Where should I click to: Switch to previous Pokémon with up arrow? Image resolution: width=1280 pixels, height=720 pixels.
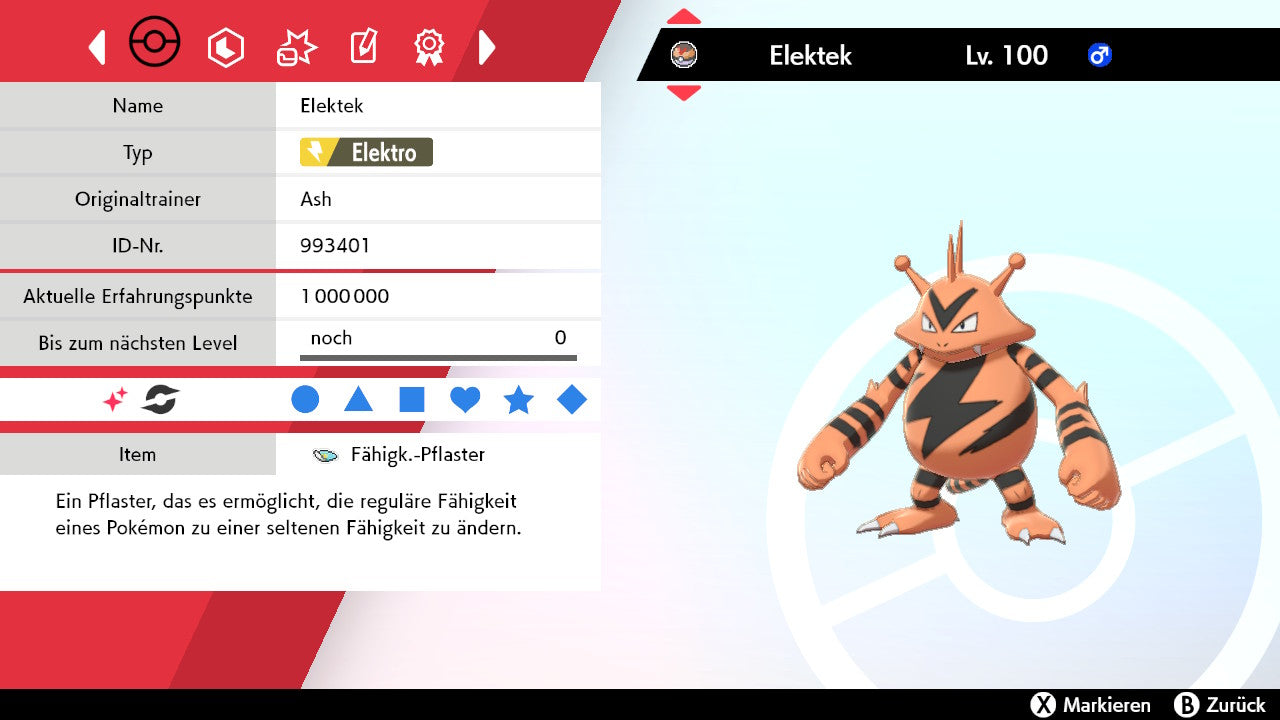tap(684, 17)
